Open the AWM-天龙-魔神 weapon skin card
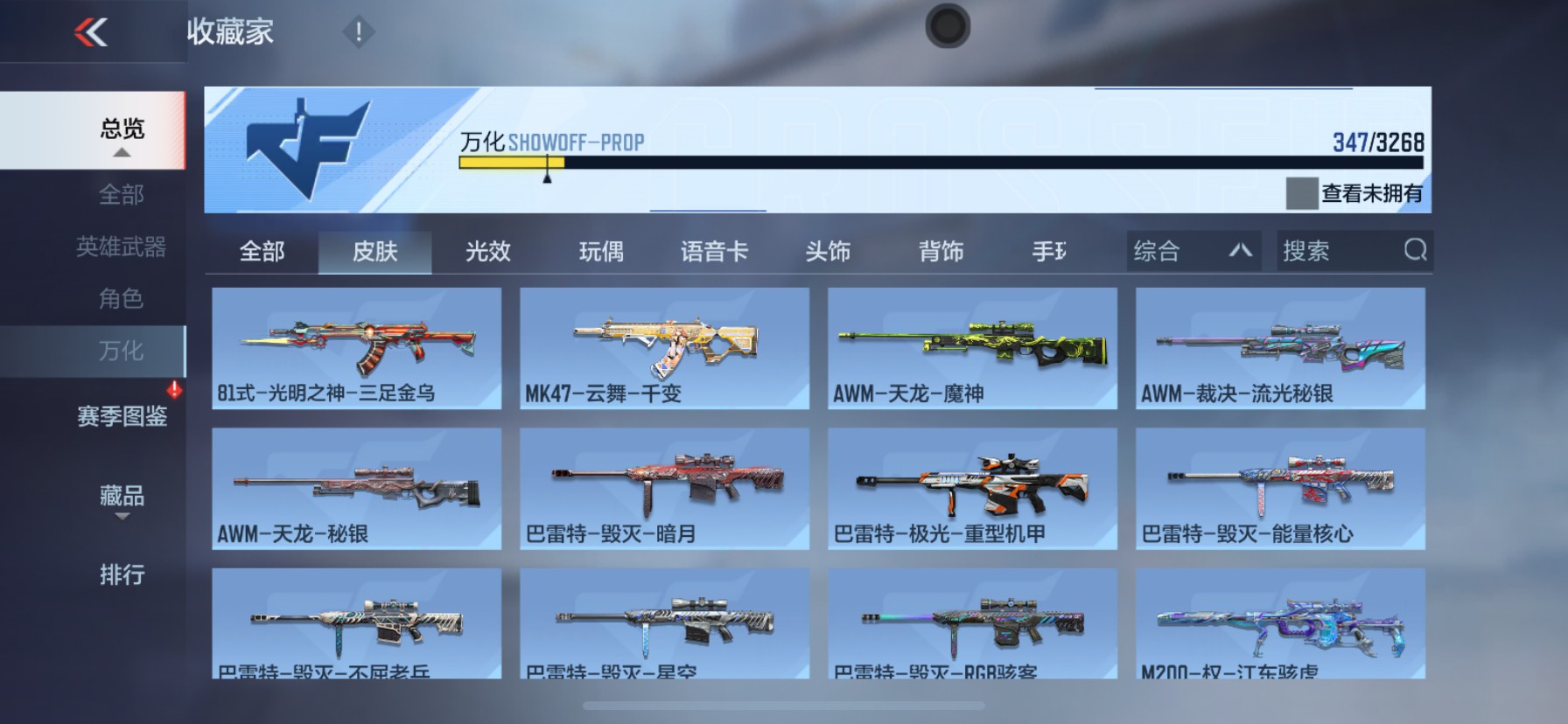 click(971, 348)
